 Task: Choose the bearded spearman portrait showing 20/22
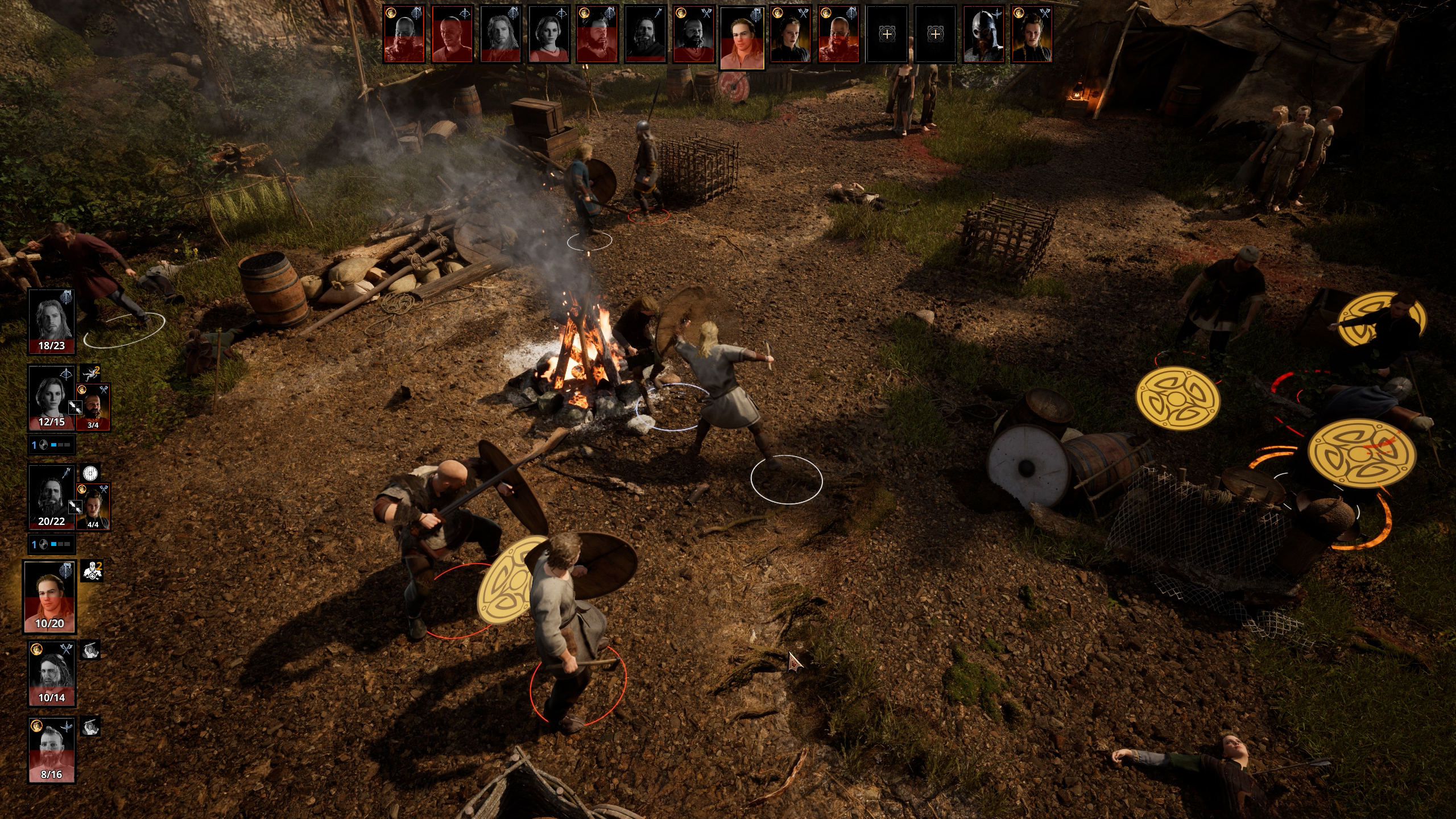point(51,497)
